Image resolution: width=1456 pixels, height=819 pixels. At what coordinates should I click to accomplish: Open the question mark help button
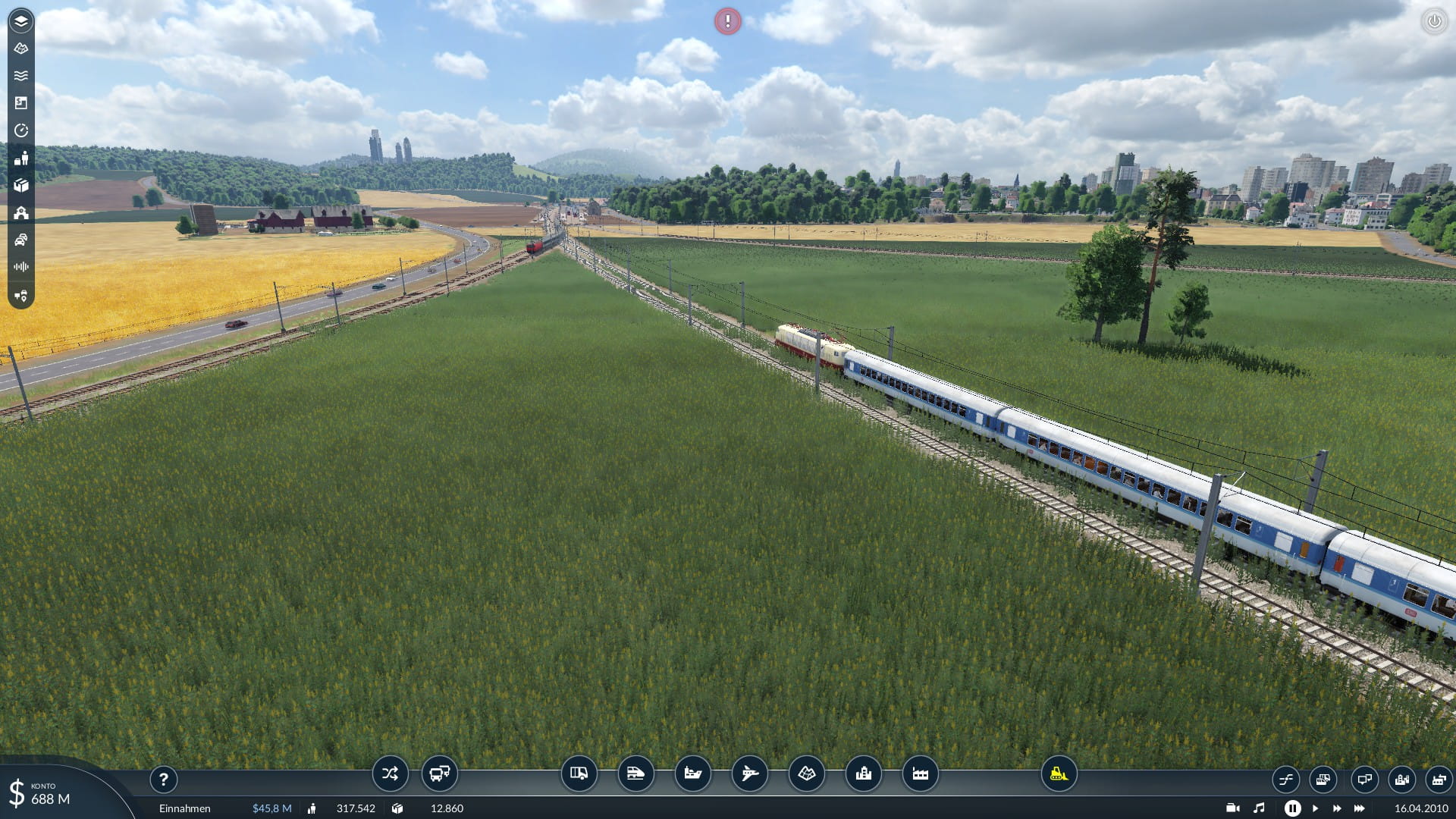[163, 779]
